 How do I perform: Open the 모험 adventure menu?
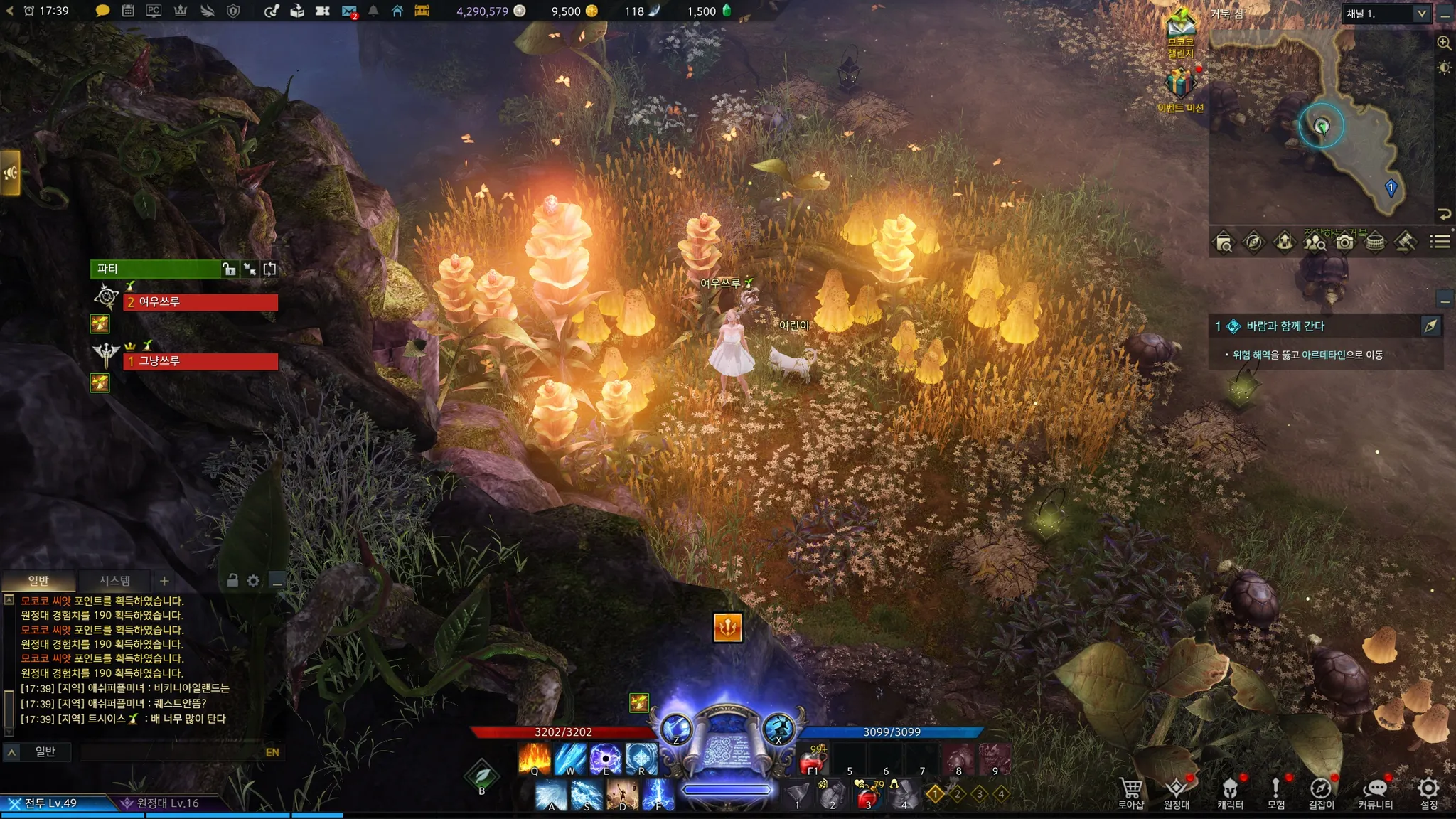pos(1276,792)
